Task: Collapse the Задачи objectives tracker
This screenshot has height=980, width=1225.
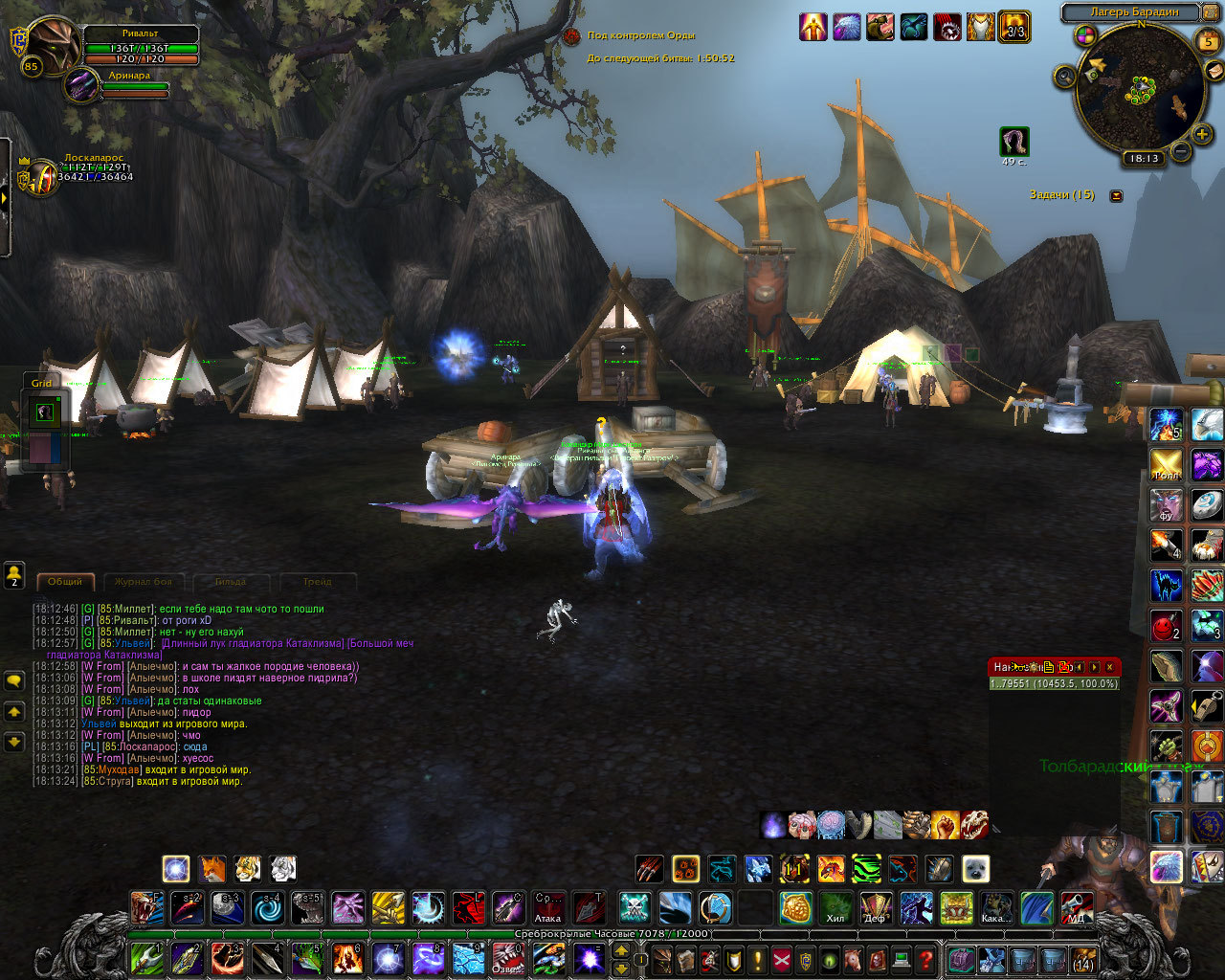Action: point(1116,195)
